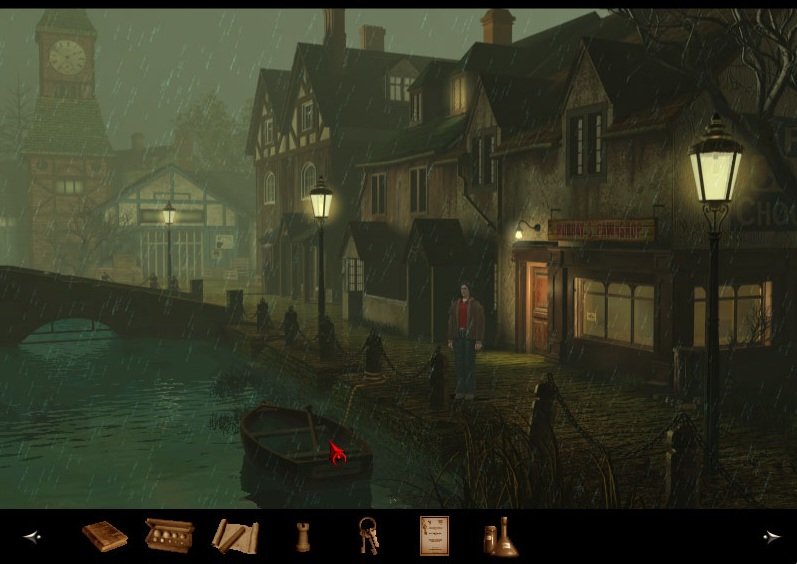This screenshot has width=797, height=564.
Task: Use the bunch of keys
Action: click(x=368, y=536)
